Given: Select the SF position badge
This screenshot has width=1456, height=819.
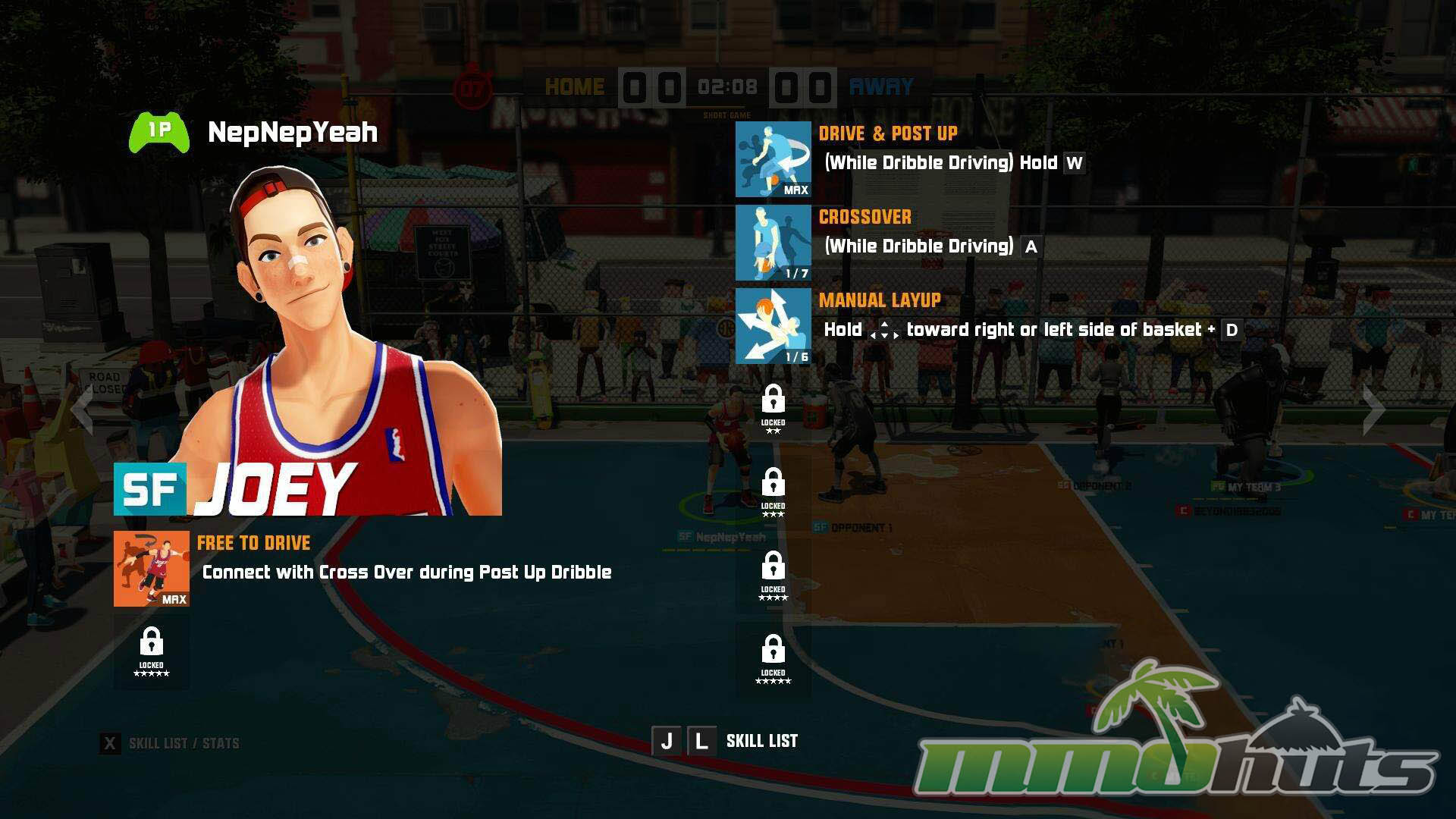Looking at the screenshot, I should [150, 489].
